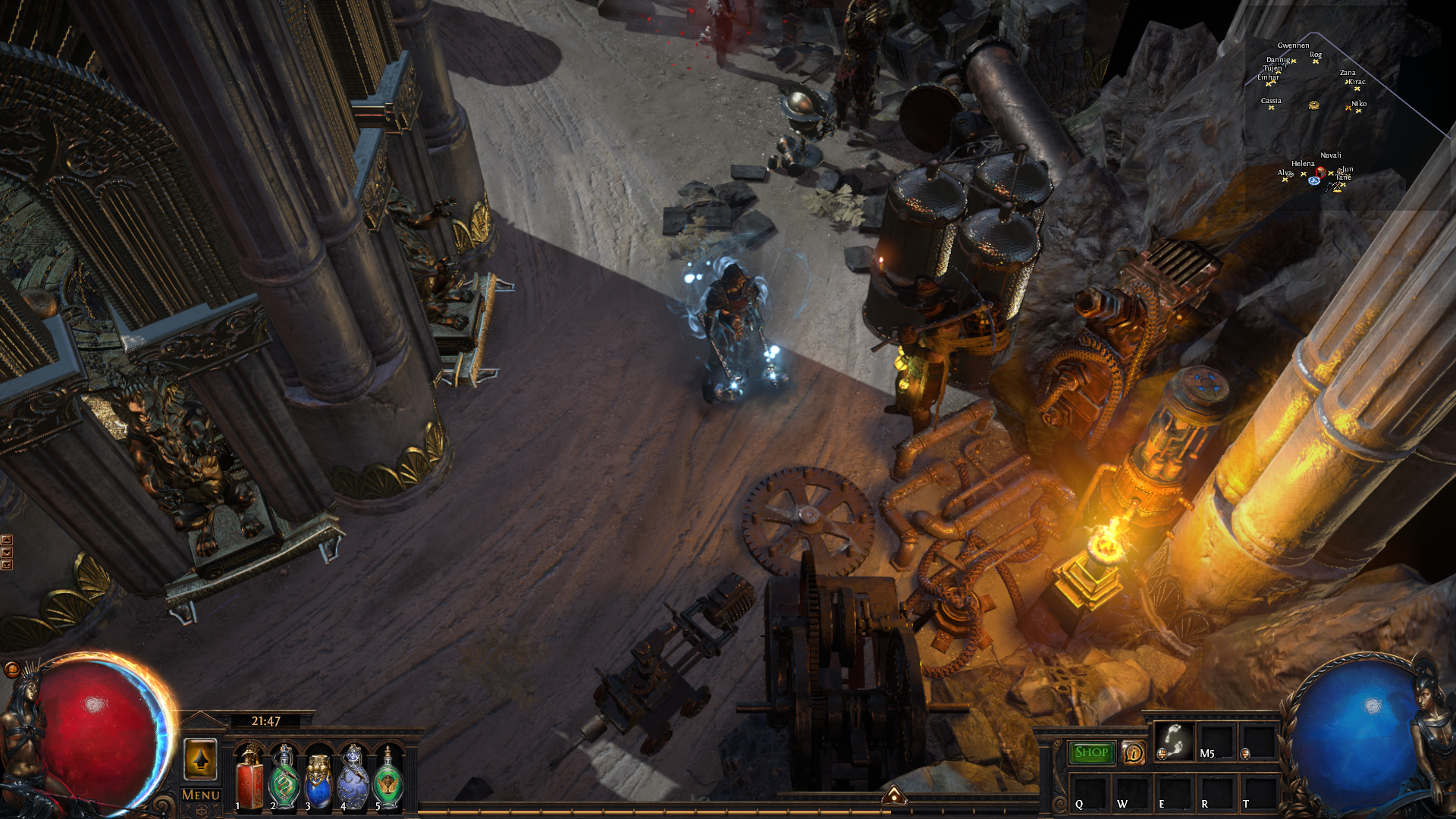Activate the green winged flask in slot 5
Viewport: 1456px width, 819px height.
tap(388, 779)
